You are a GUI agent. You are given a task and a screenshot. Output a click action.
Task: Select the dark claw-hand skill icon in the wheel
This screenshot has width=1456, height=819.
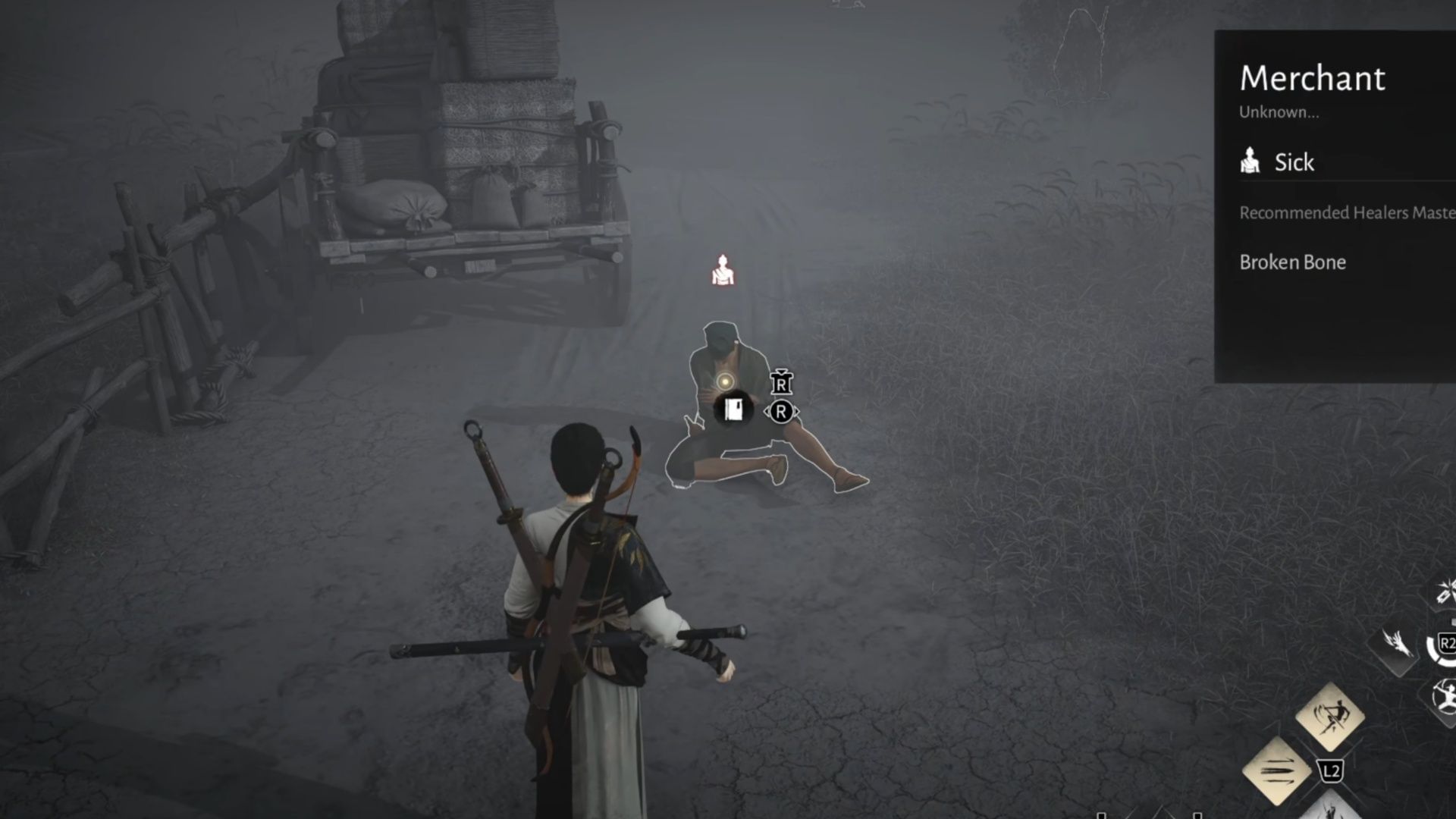tap(1398, 643)
